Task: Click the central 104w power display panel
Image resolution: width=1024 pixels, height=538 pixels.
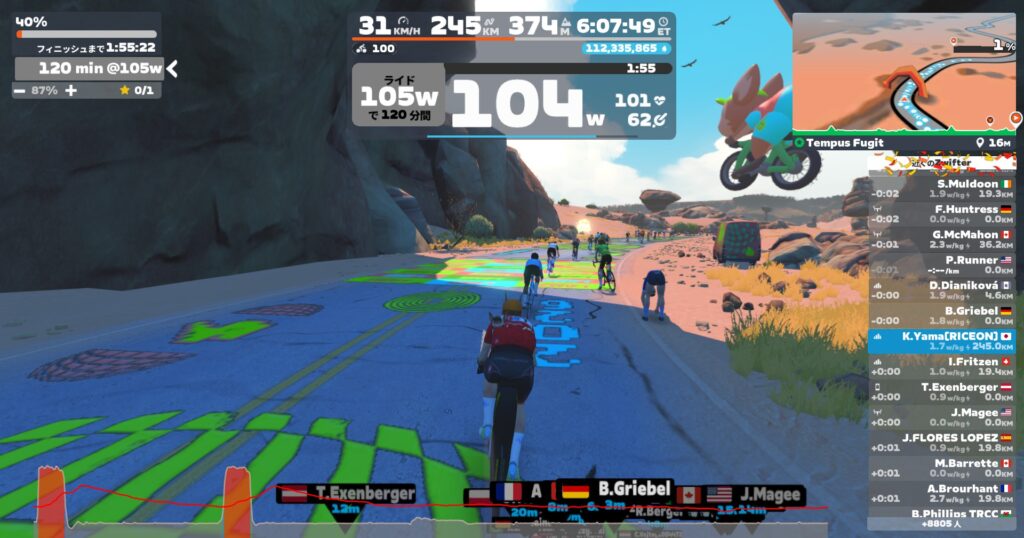Action: [513, 101]
